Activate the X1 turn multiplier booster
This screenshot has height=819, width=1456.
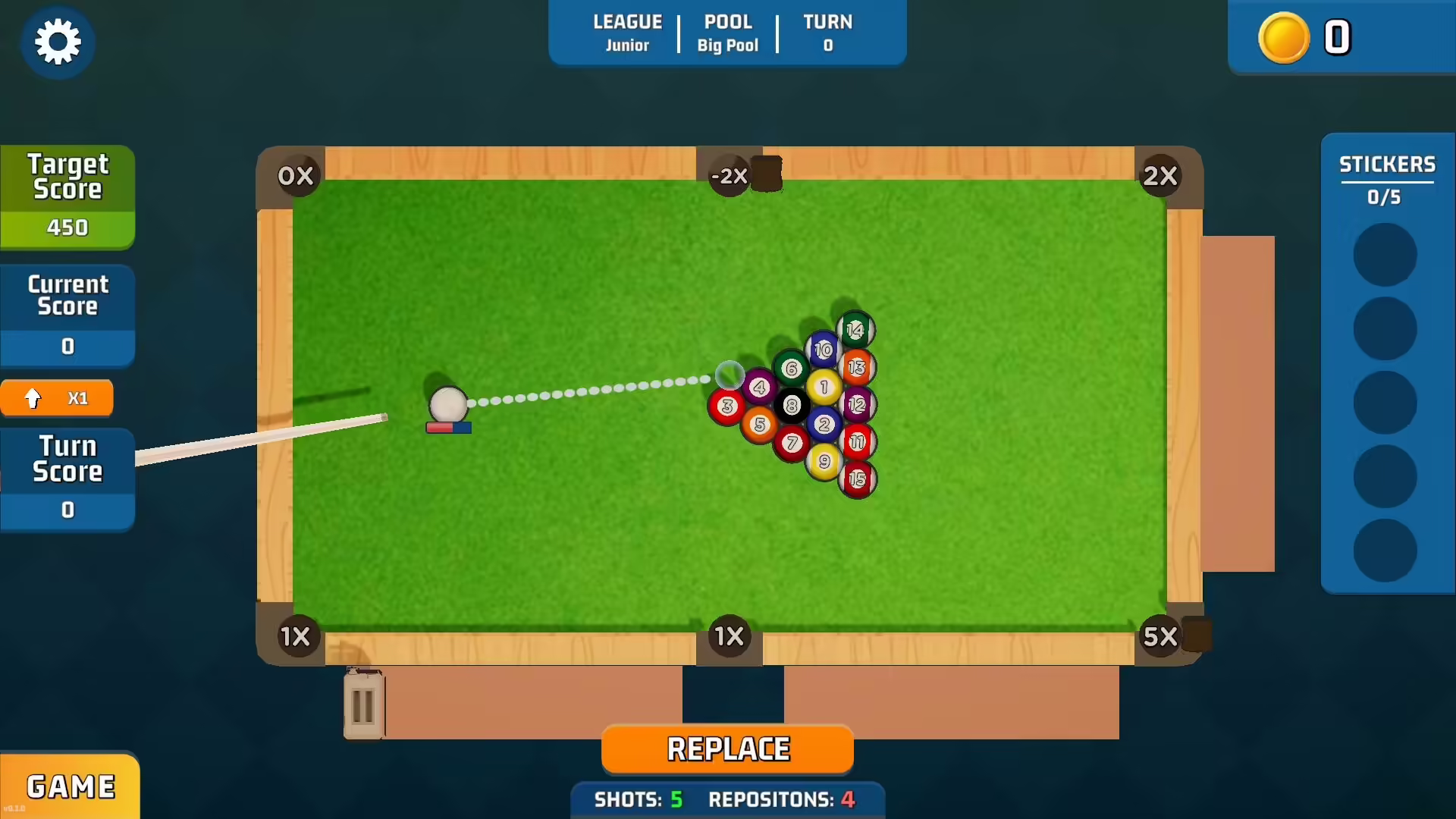57,397
